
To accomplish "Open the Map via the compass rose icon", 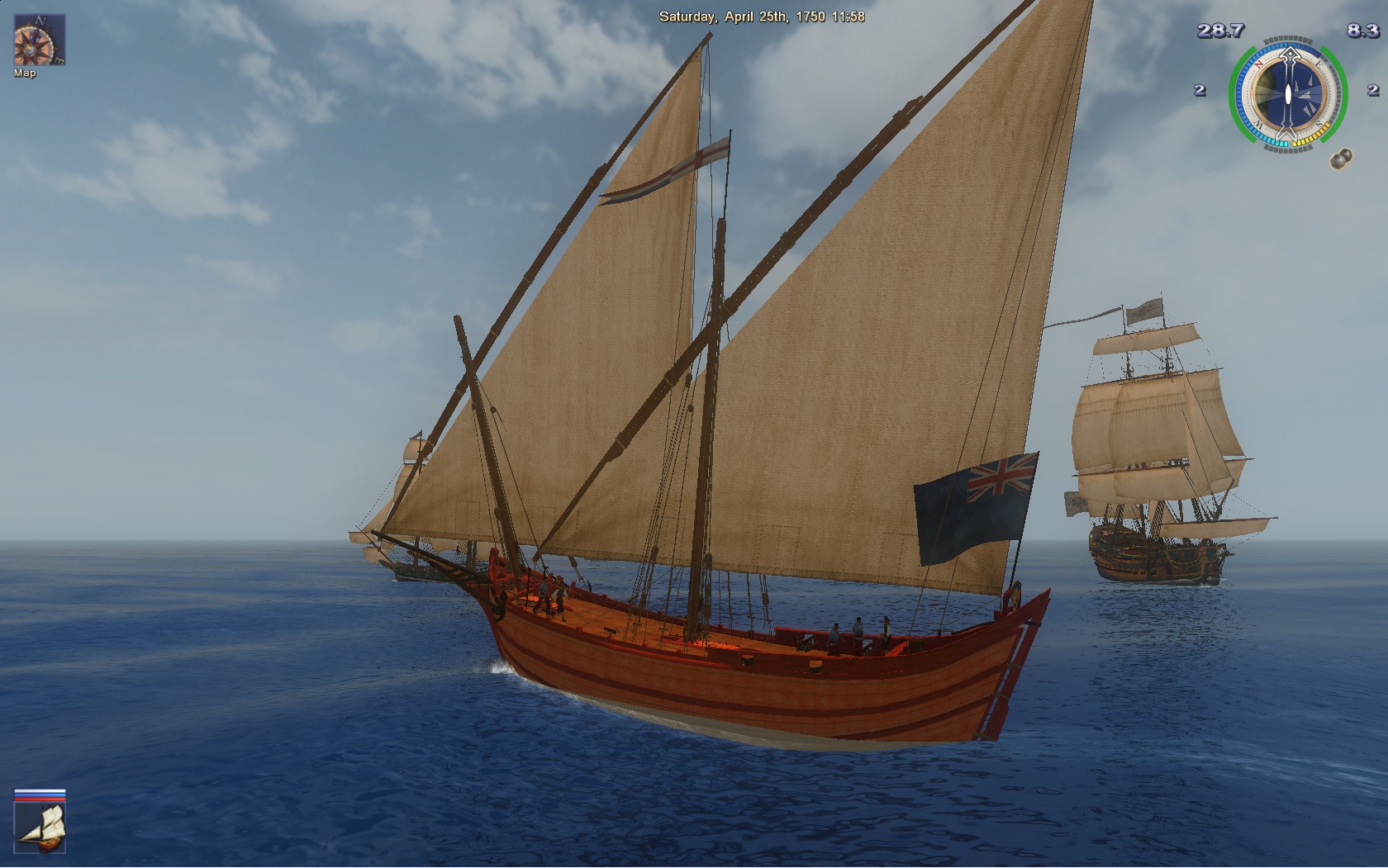I will (x=39, y=40).
